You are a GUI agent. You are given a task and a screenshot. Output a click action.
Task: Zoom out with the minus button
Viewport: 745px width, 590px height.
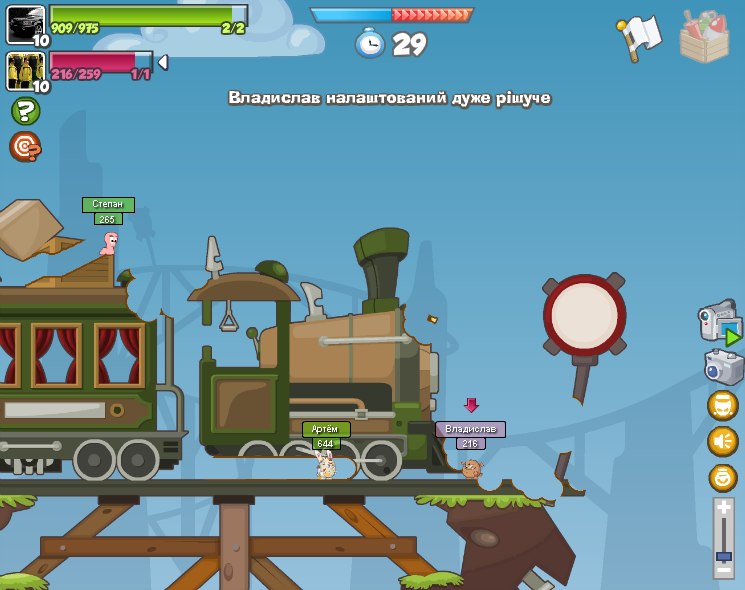click(x=723, y=569)
